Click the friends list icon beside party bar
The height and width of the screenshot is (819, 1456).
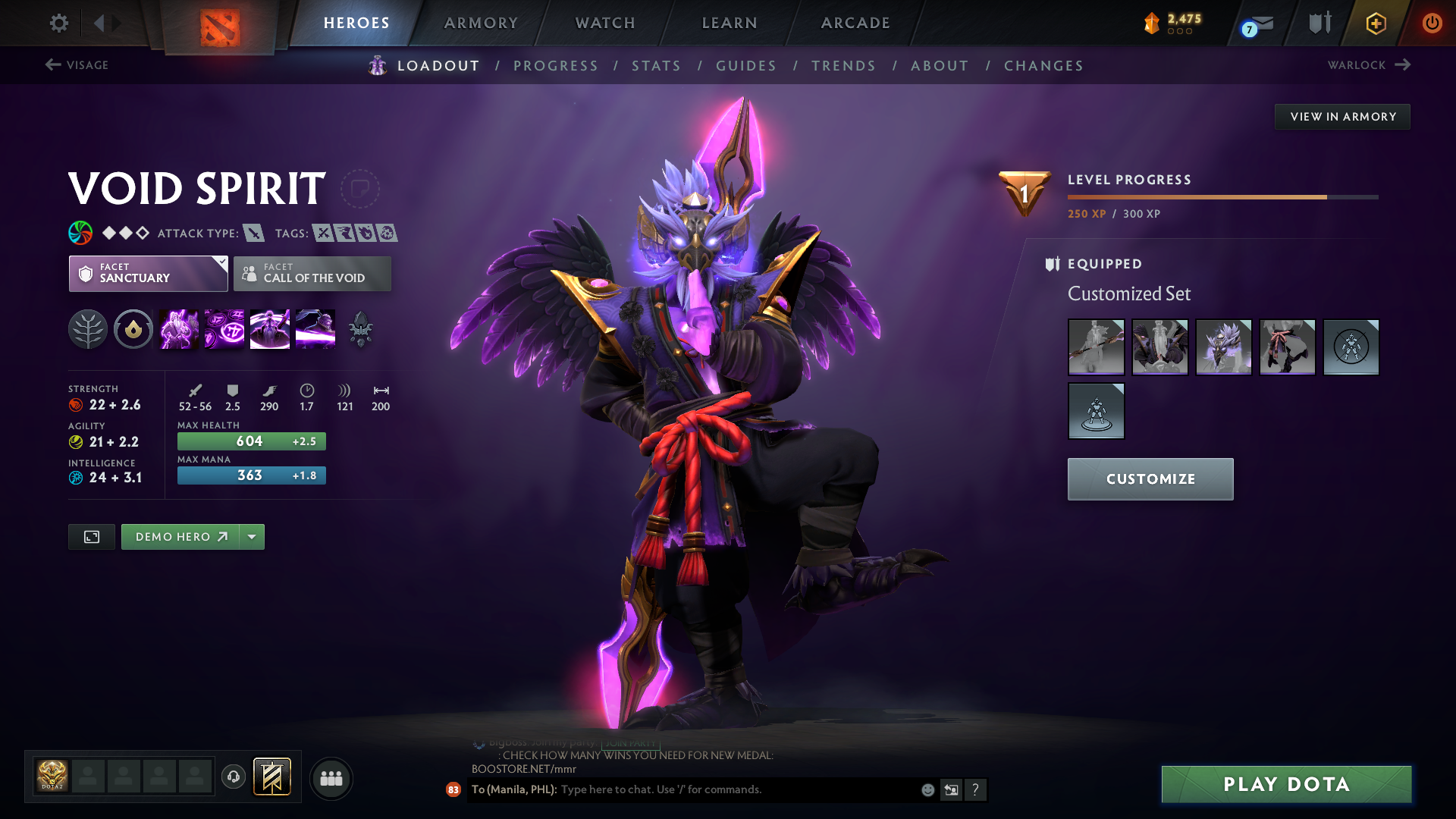[x=331, y=779]
